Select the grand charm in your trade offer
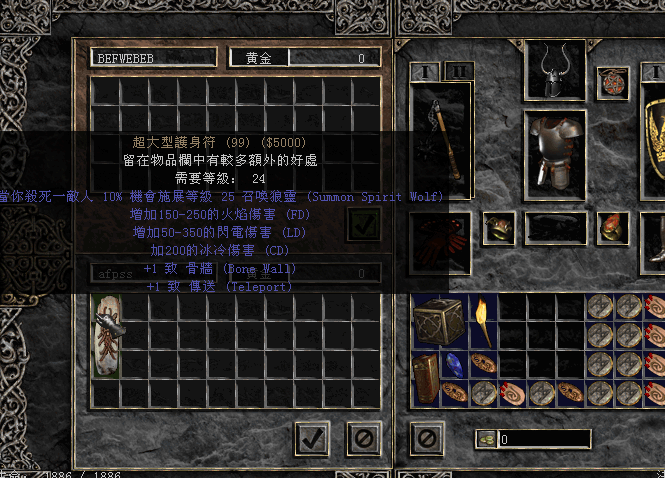The image size is (665, 478). click(107, 336)
